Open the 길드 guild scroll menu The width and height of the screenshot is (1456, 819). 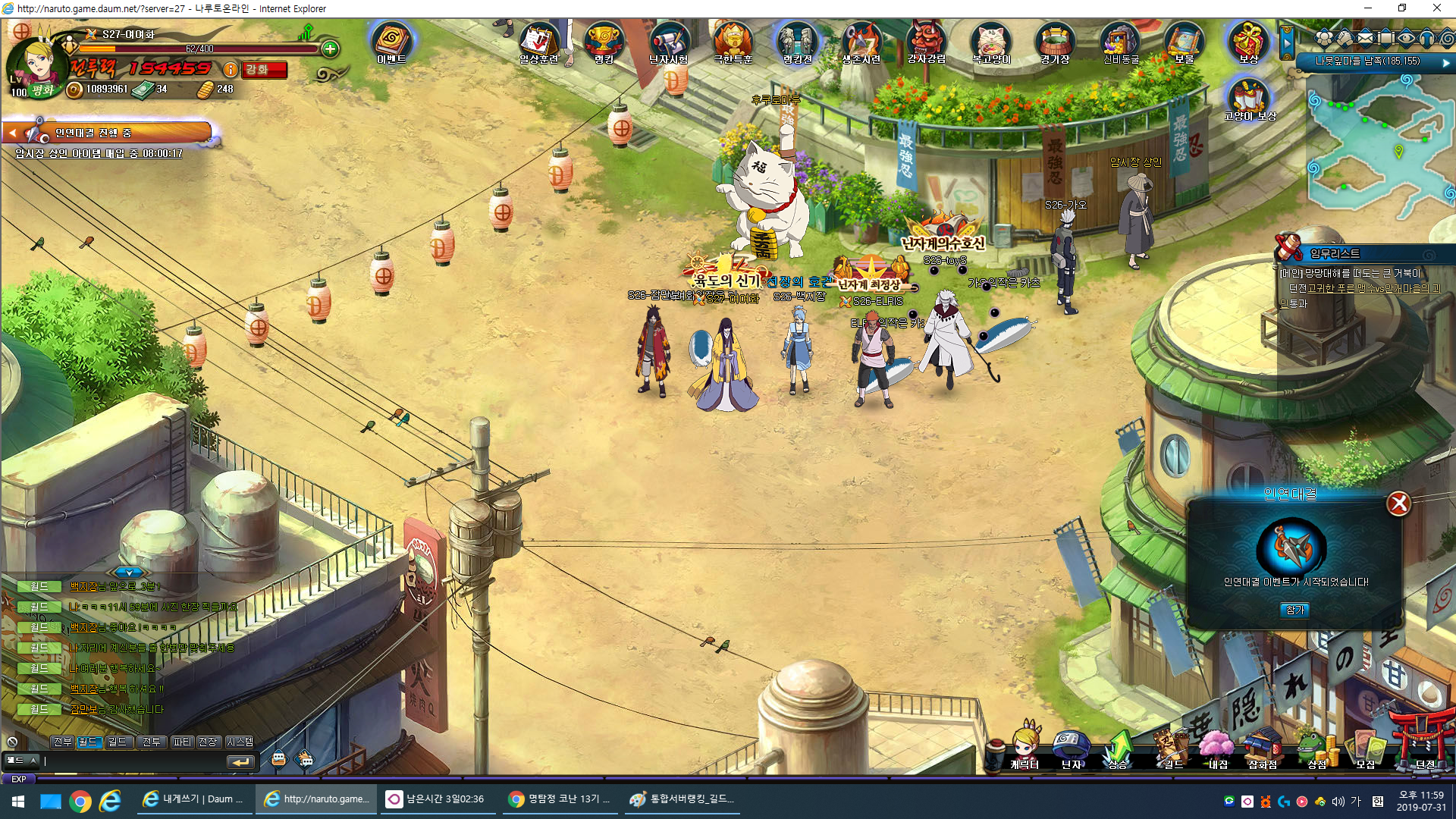tap(1172, 748)
